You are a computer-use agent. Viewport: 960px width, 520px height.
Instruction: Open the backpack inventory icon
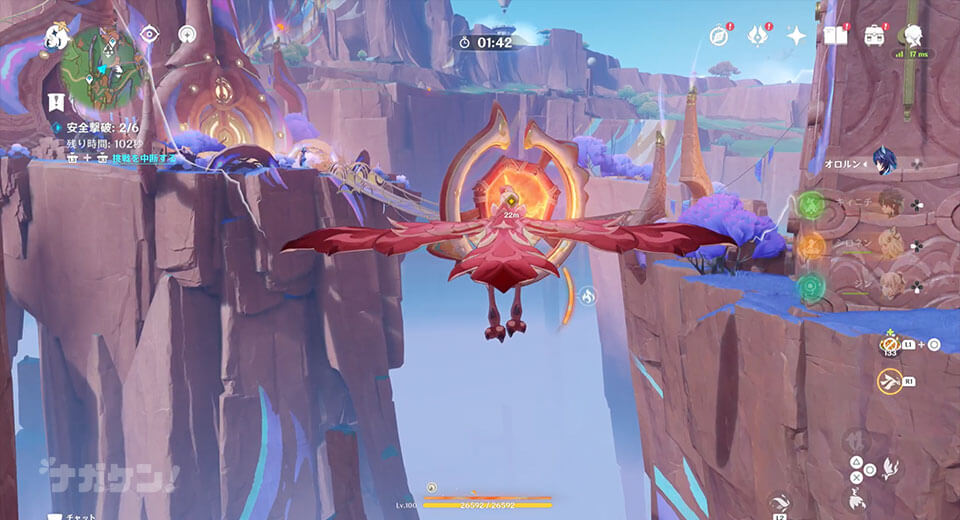coord(874,36)
